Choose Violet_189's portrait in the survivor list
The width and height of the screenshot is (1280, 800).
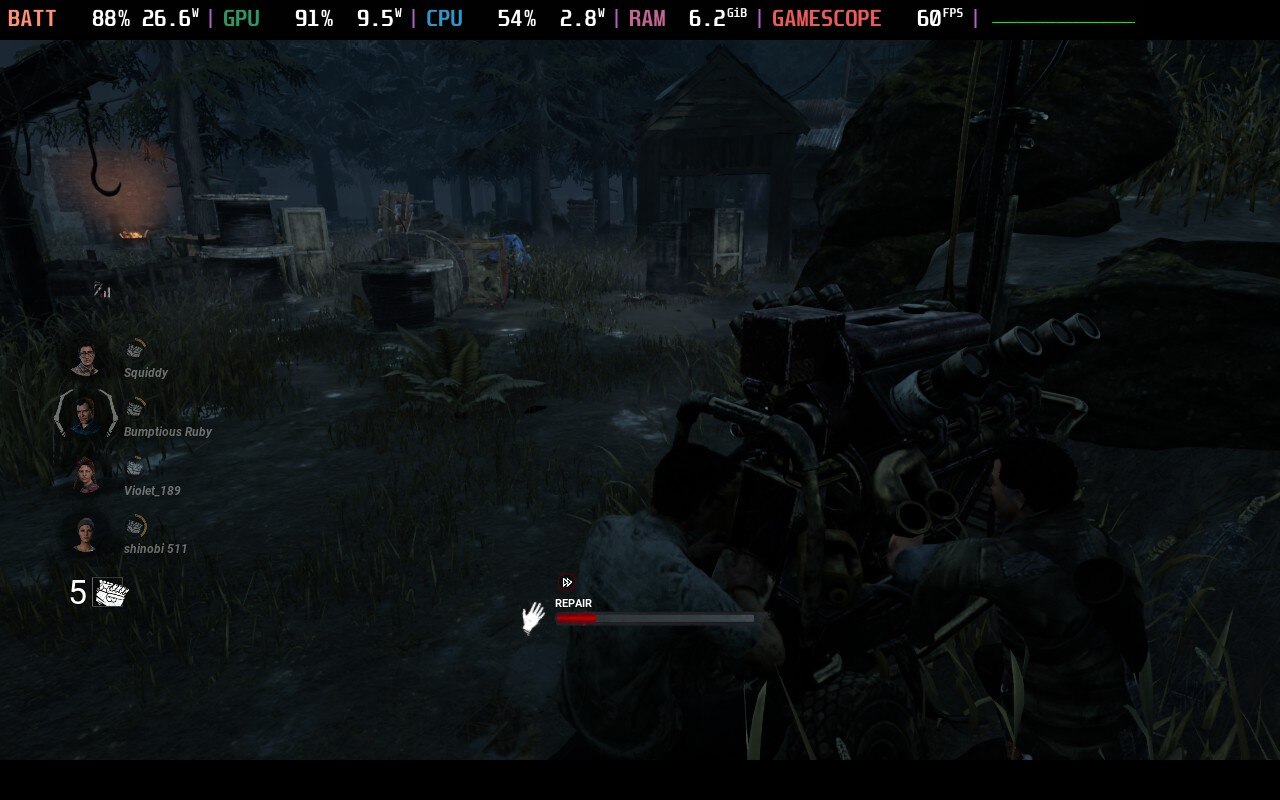click(x=87, y=474)
